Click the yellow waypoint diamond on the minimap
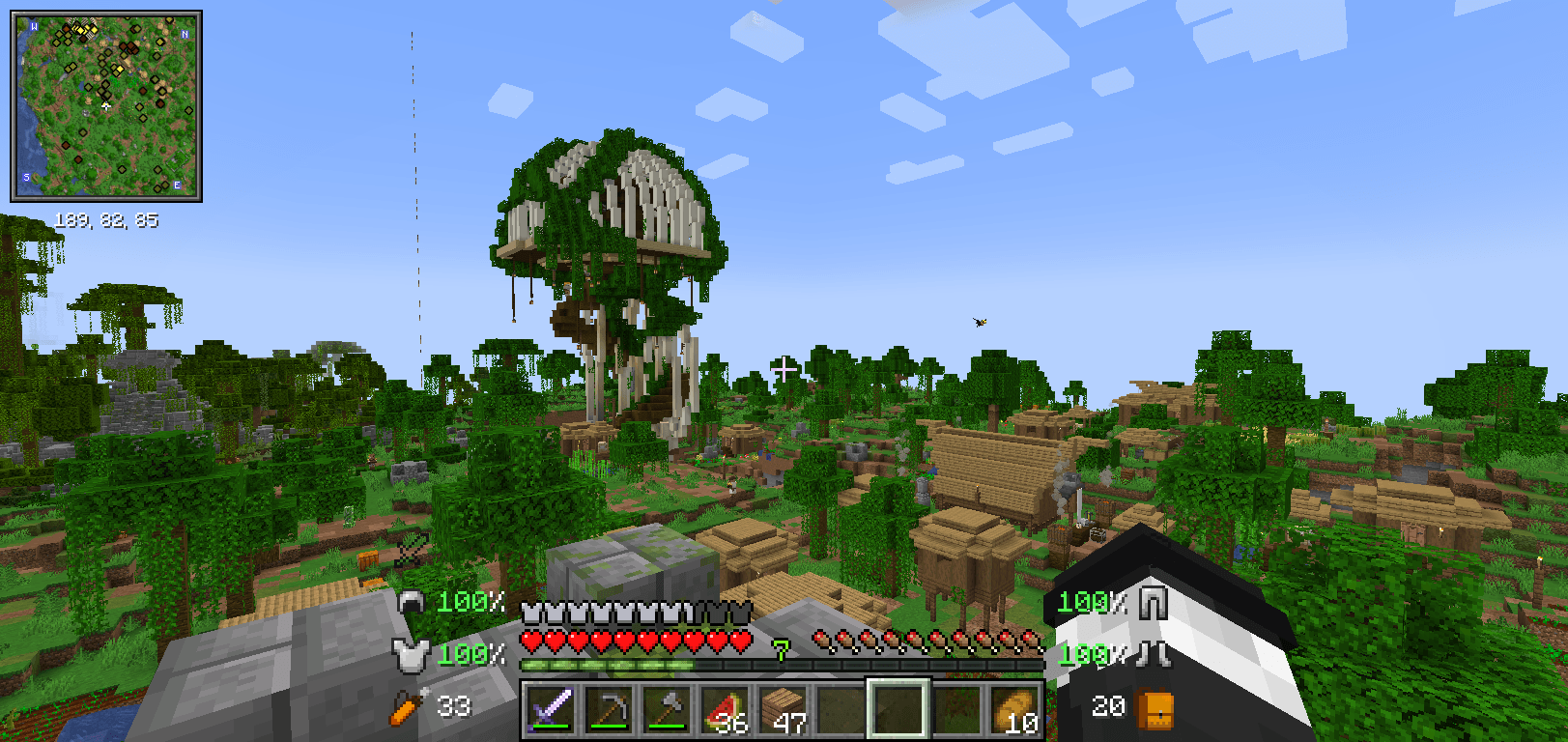This screenshot has width=1568, height=742. point(118,70)
